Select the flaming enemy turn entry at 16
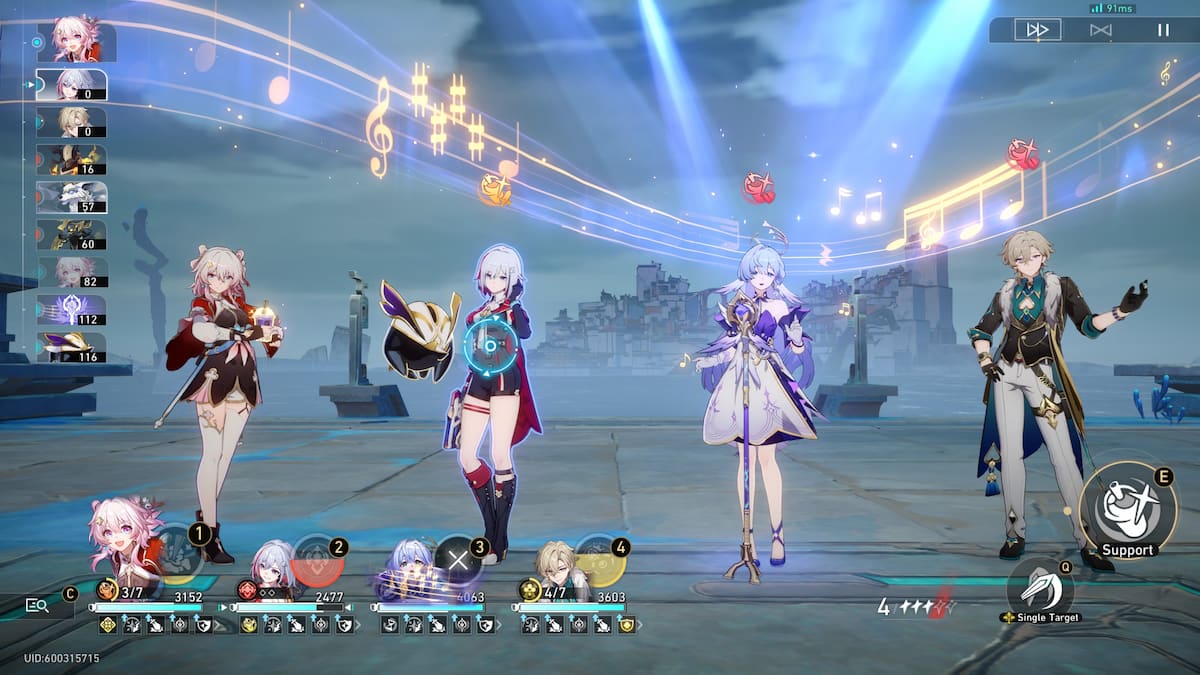The height and width of the screenshot is (675, 1200). point(72,159)
